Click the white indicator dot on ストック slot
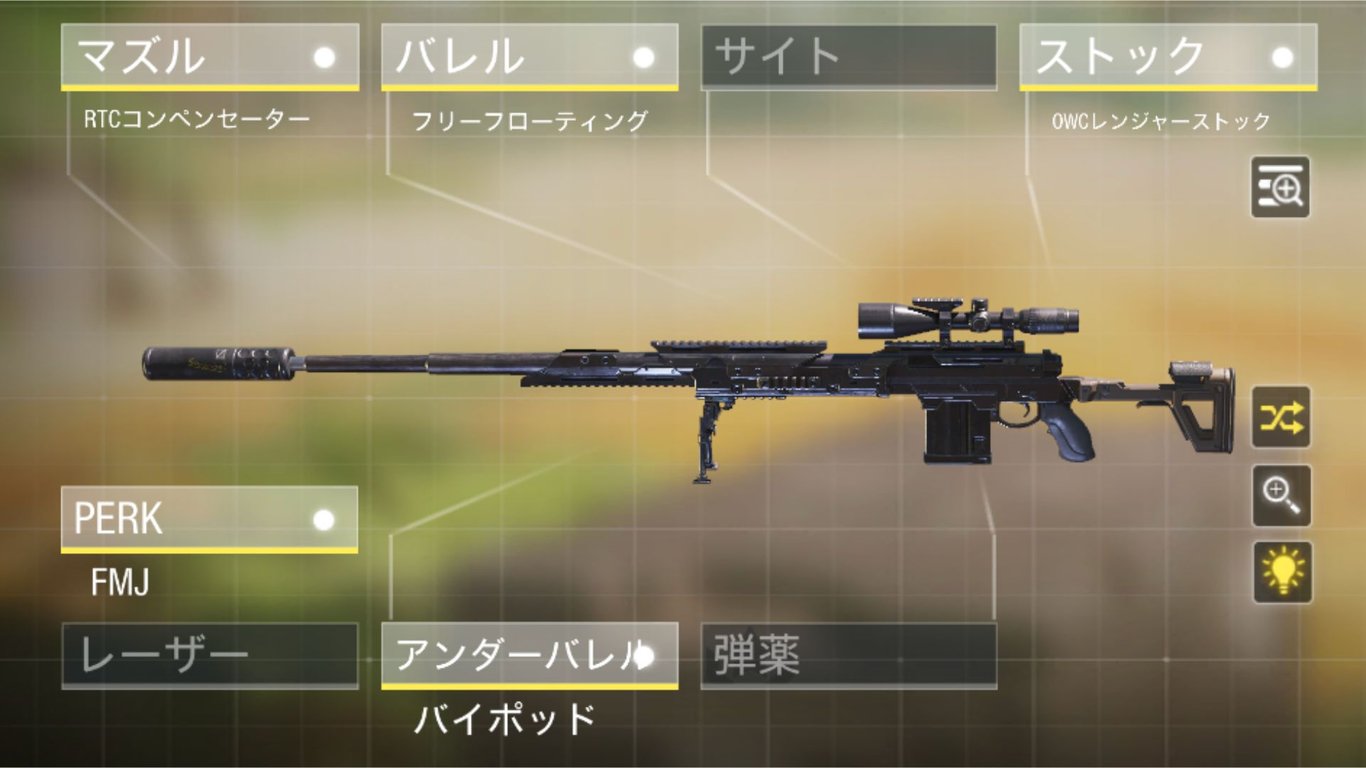The width and height of the screenshot is (1366, 768). point(1284,58)
